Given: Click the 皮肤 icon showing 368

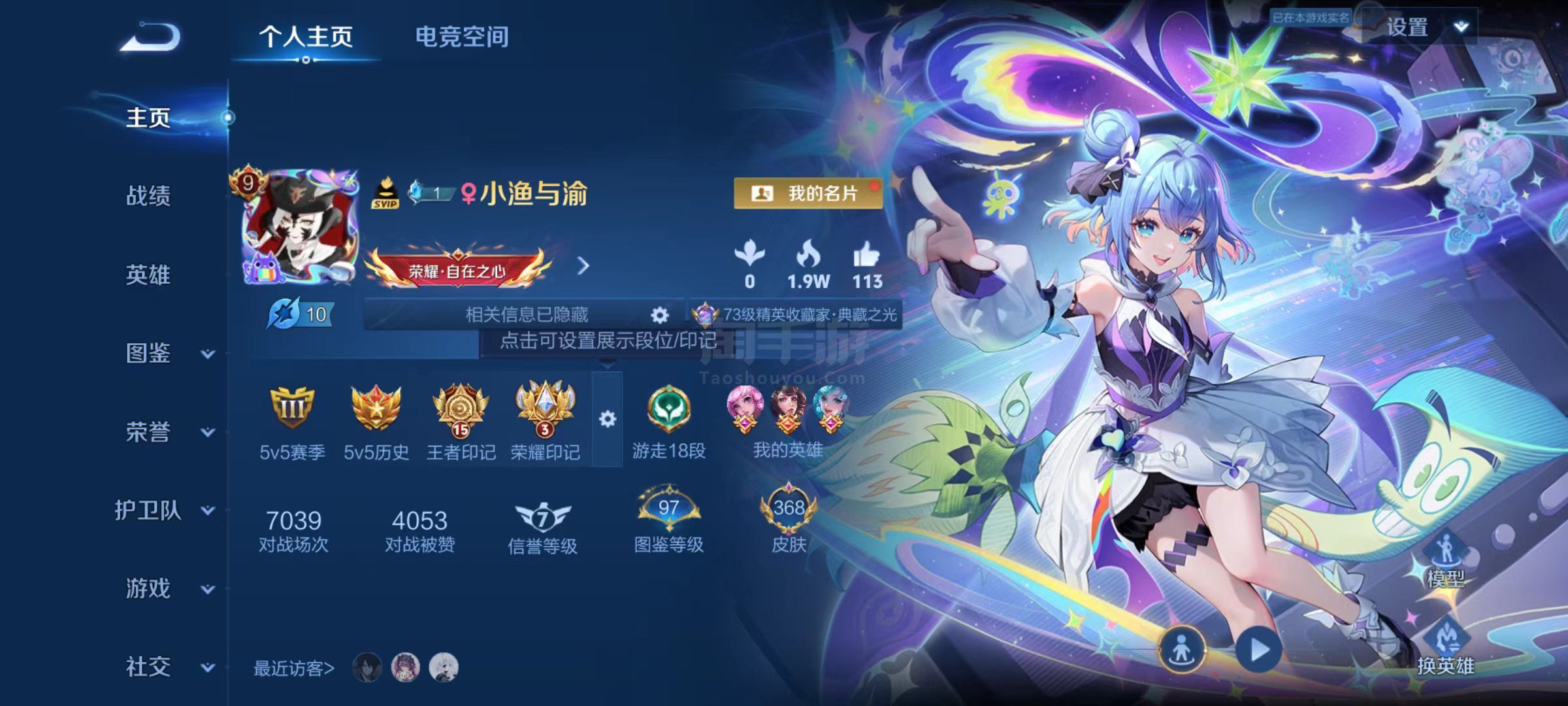Looking at the screenshot, I should 787,509.
